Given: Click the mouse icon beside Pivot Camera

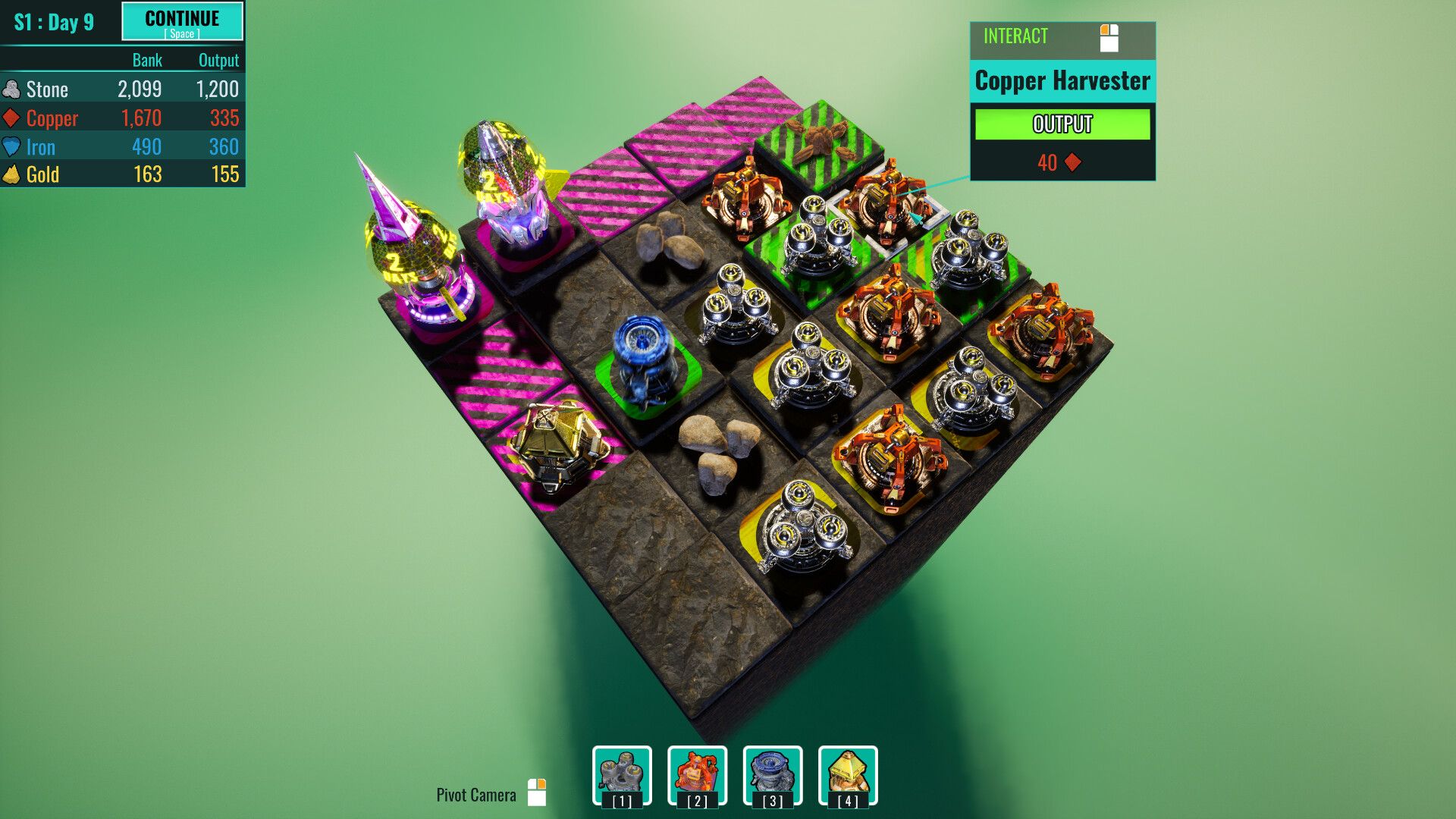Looking at the screenshot, I should coord(538,793).
